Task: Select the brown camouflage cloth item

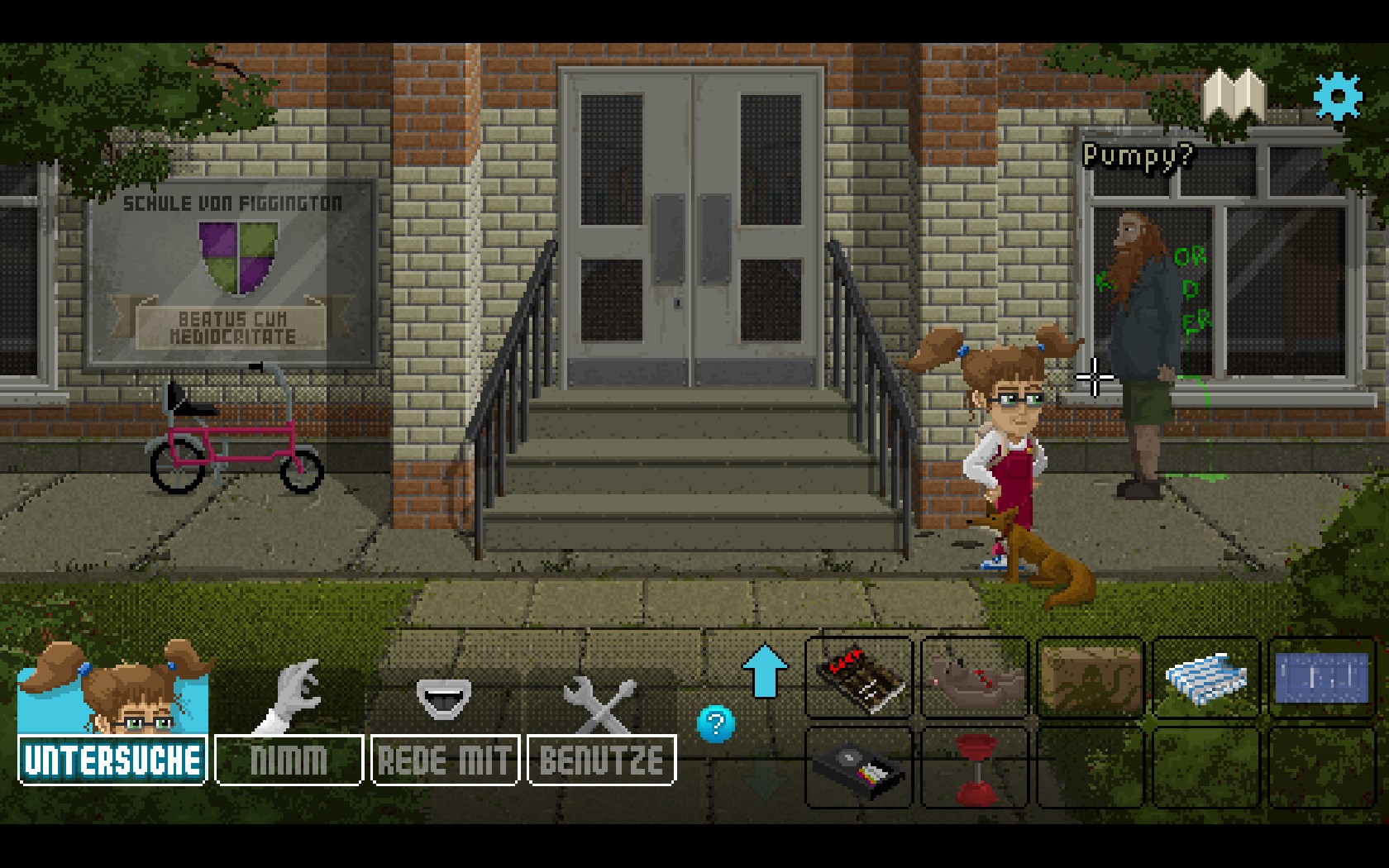Action: pos(1091,678)
